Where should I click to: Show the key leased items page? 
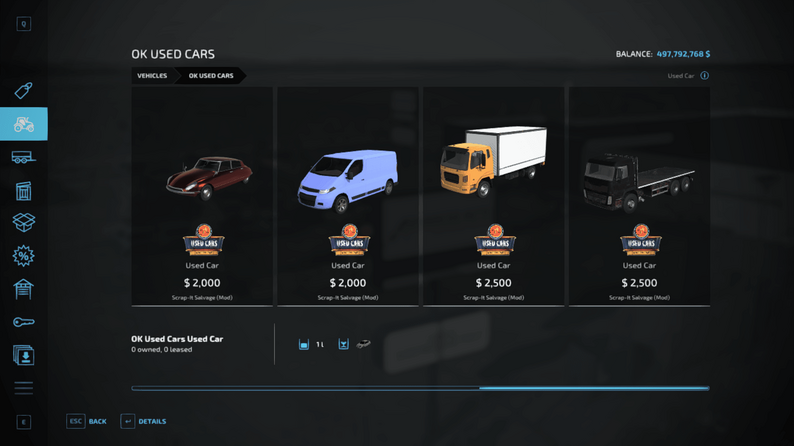(23, 322)
